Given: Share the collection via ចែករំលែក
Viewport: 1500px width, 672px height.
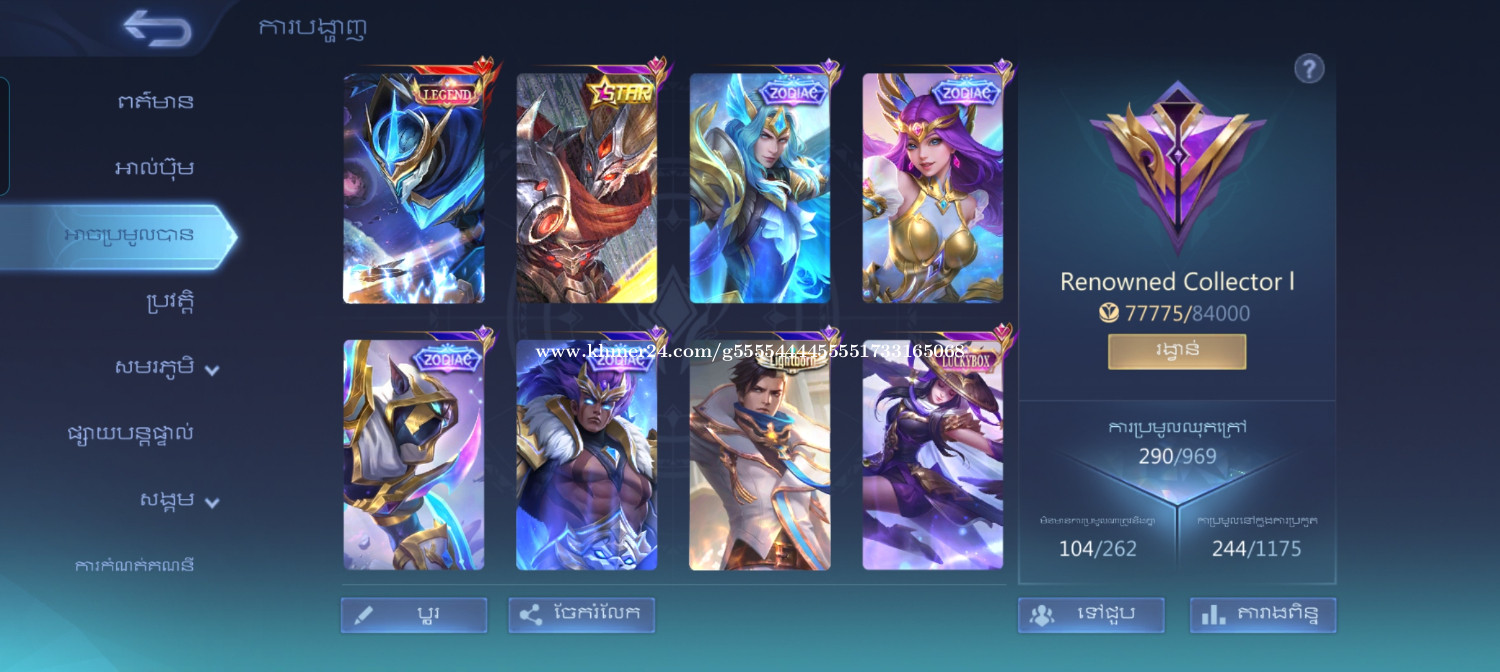Looking at the screenshot, I should pyautogui.click(x=582, y=615).
